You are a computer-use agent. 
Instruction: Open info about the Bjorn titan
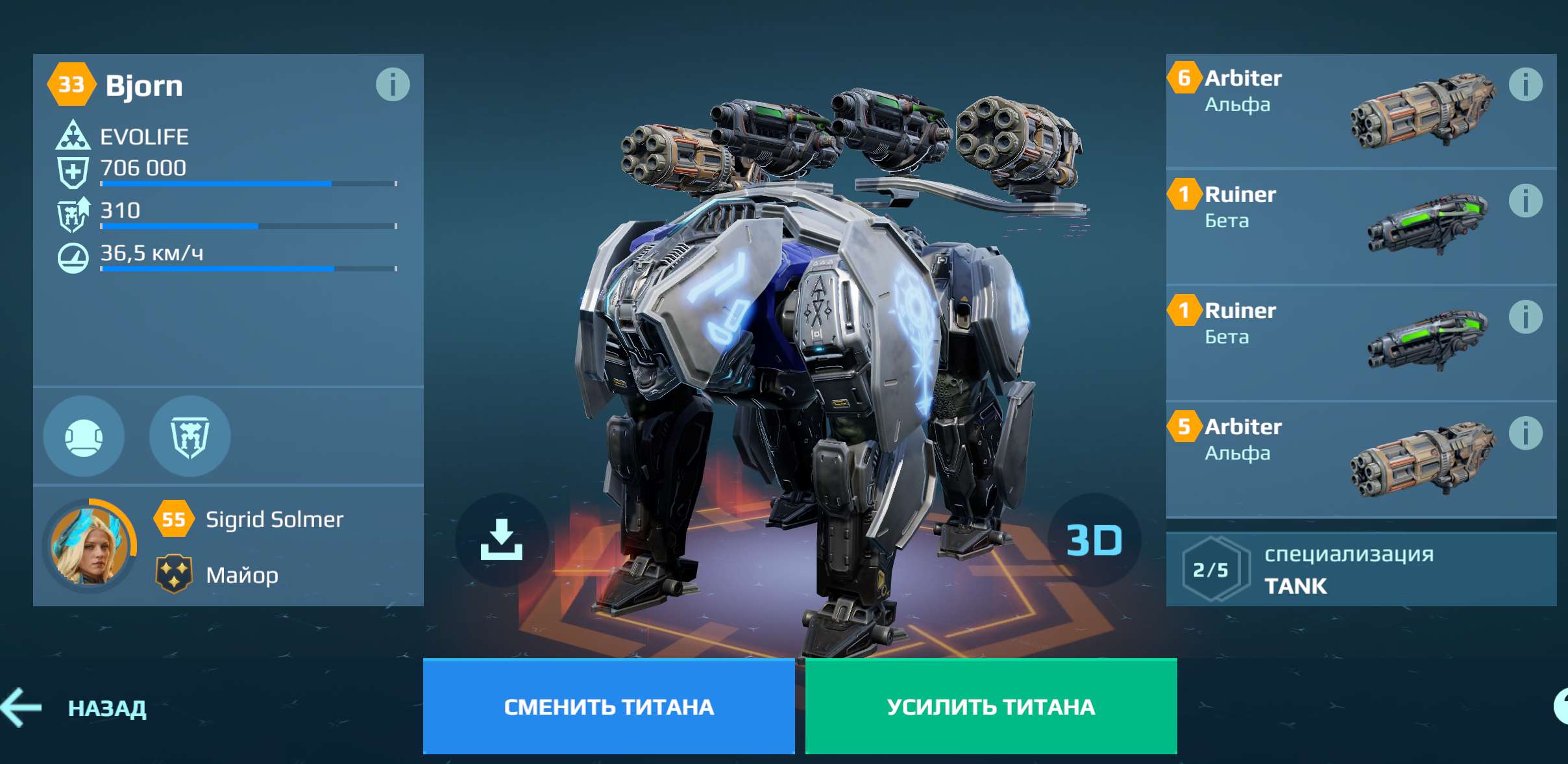coord(393,84)
